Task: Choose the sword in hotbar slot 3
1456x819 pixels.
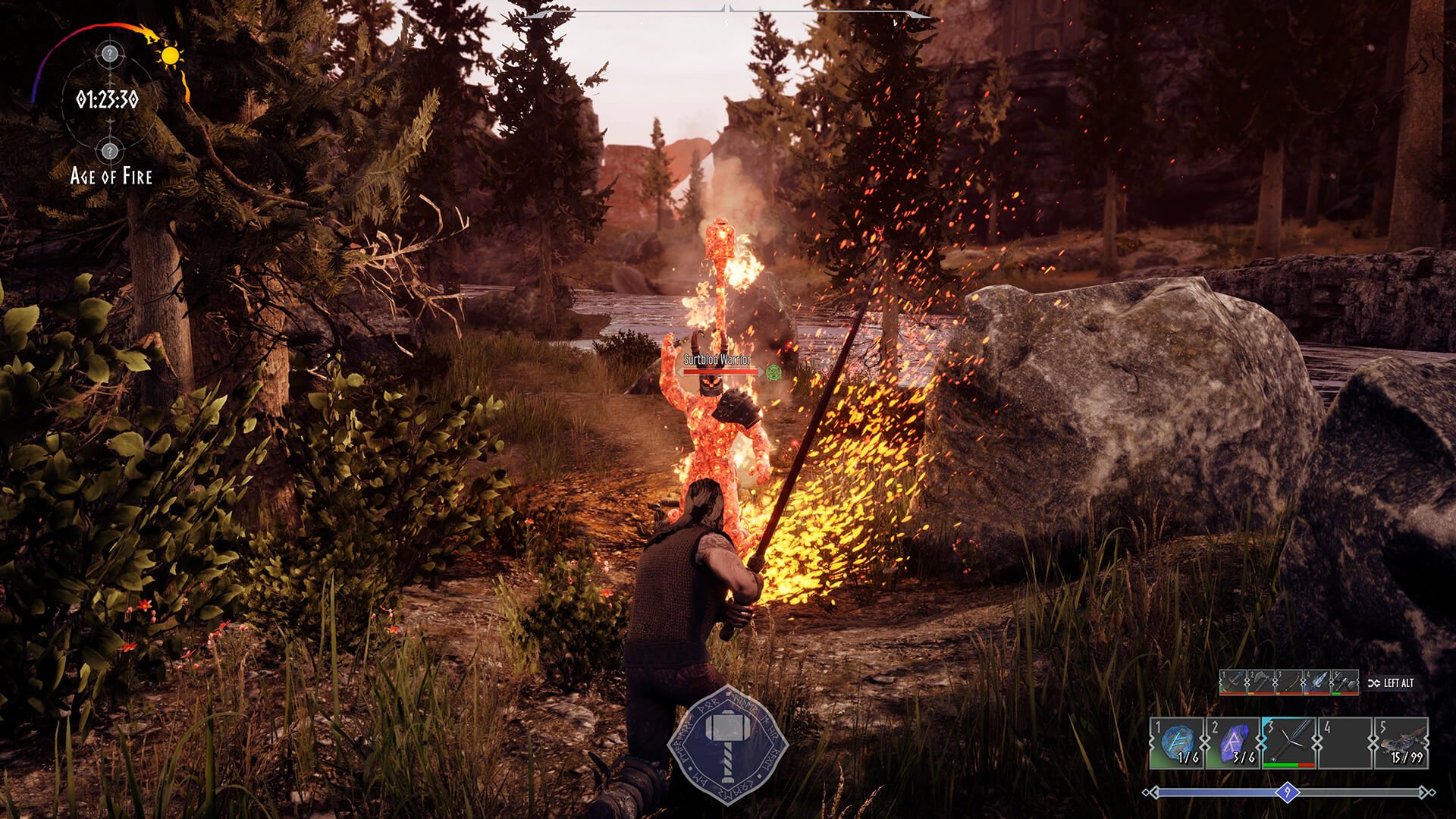Action: [x=1288, y=742]
